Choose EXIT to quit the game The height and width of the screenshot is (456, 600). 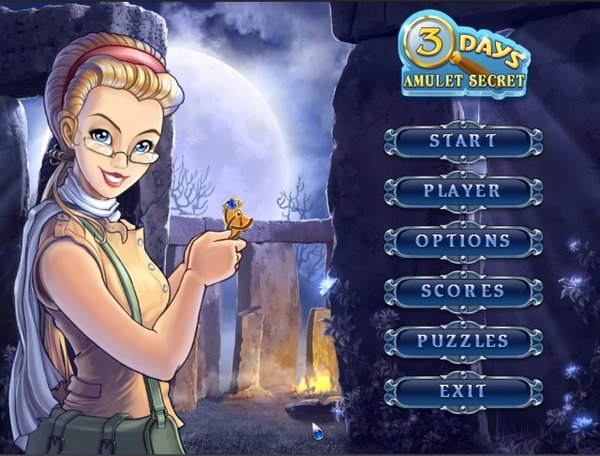click(463, 391)
